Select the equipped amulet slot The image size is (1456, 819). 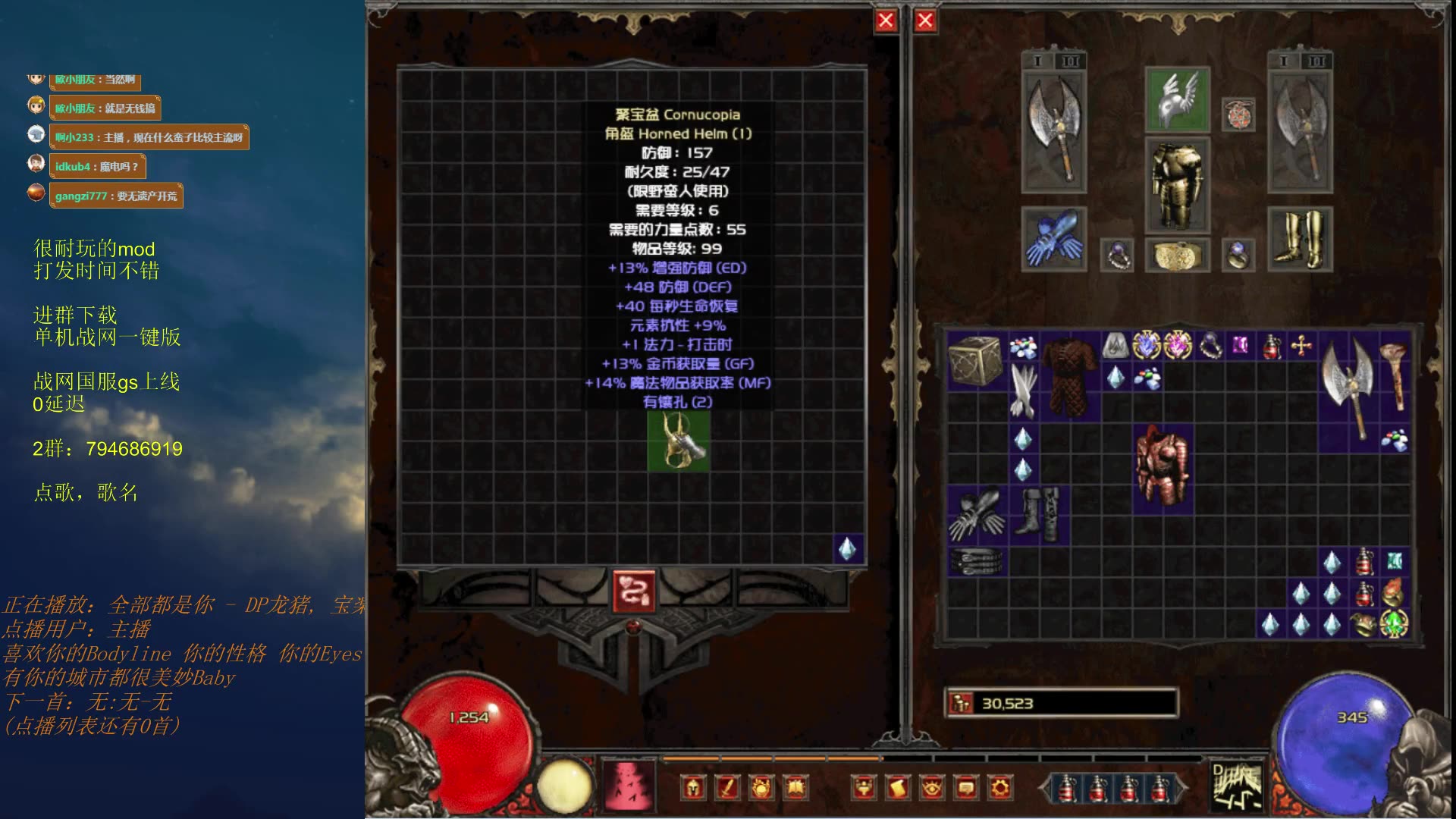[1238, 115]
